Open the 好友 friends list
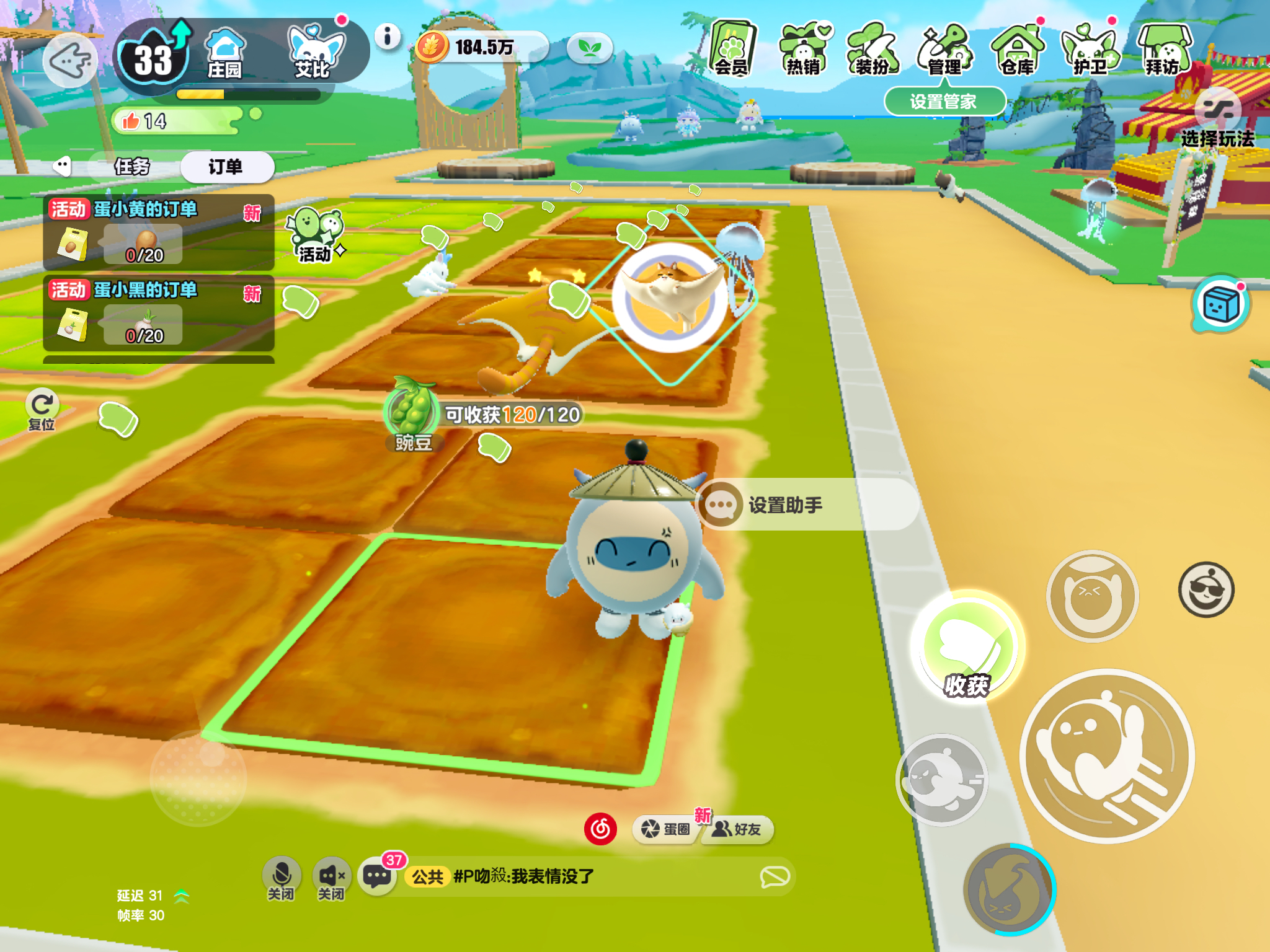This screenshot has height=952, width=1270. click(738, 829)
